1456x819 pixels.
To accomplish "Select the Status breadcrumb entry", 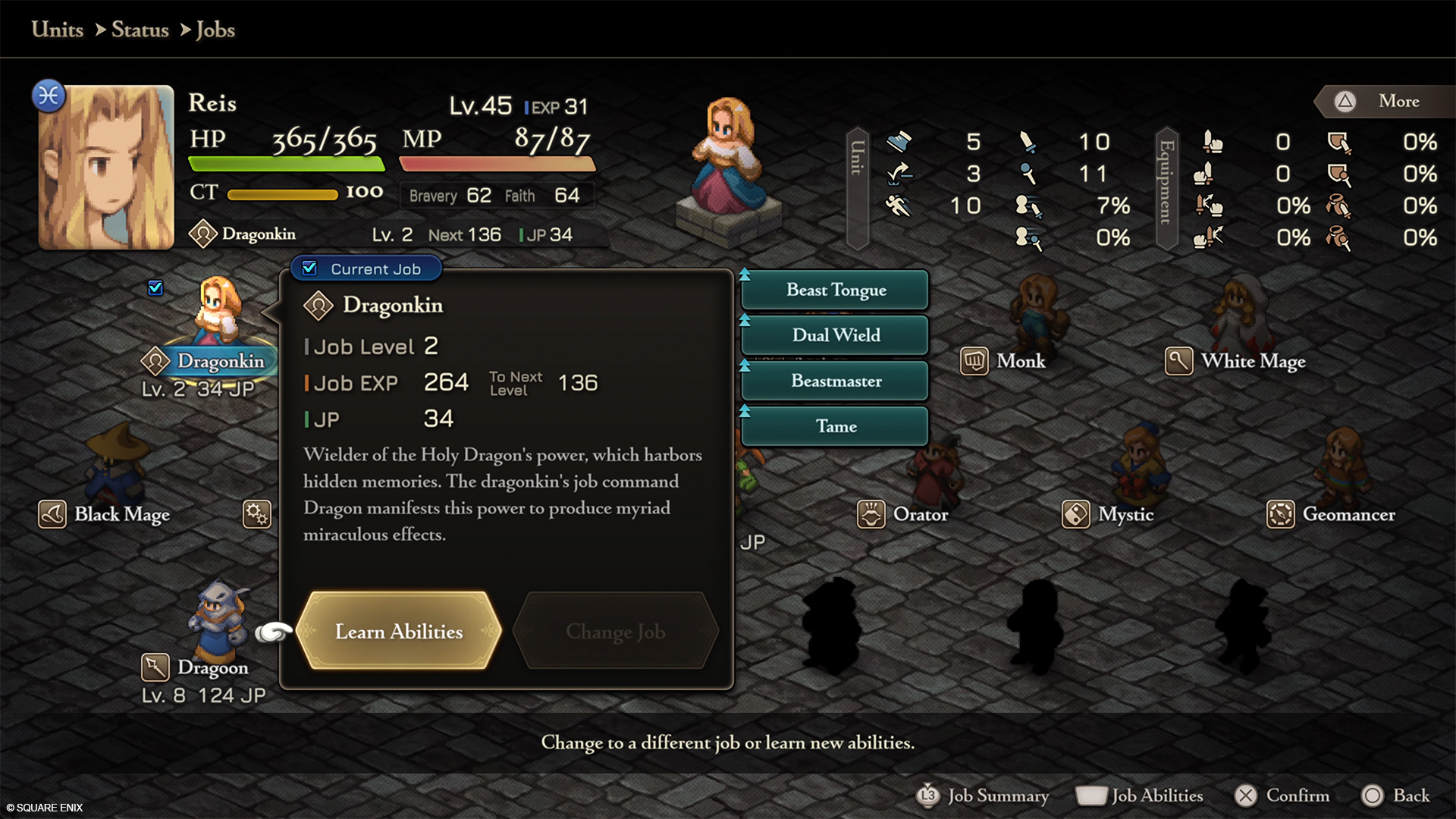I will click(x=140, y=30).
